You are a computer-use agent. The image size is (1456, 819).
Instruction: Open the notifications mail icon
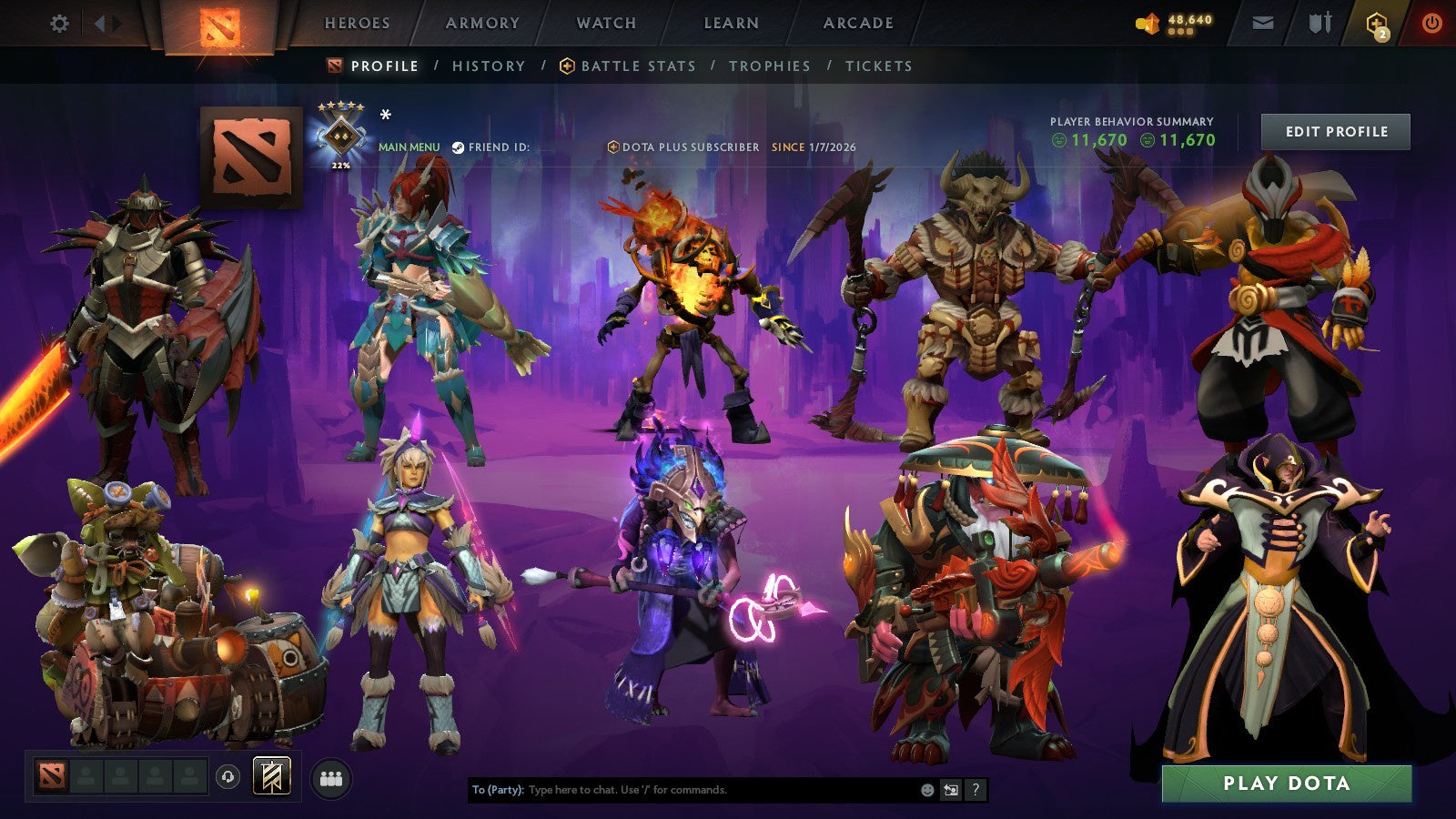point(1263,23)
